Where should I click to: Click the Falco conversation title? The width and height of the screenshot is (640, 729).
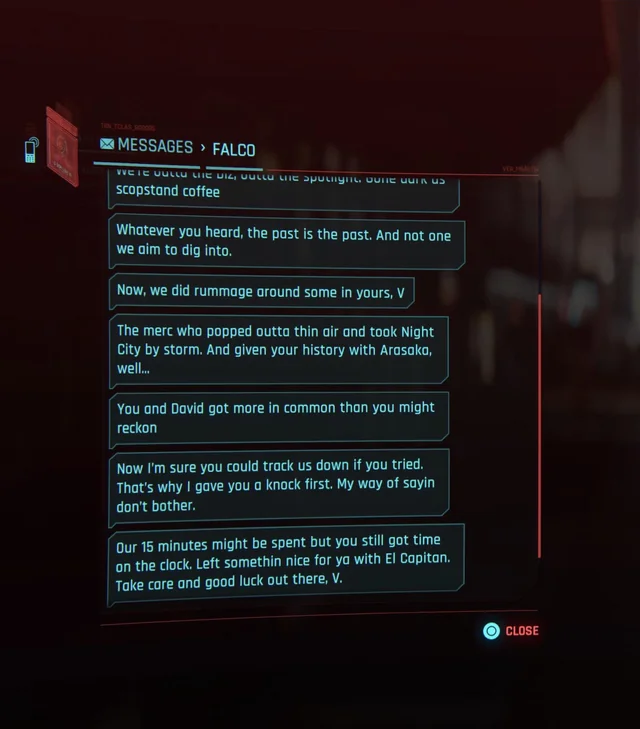pyautogui.click(x=233, y=150)
